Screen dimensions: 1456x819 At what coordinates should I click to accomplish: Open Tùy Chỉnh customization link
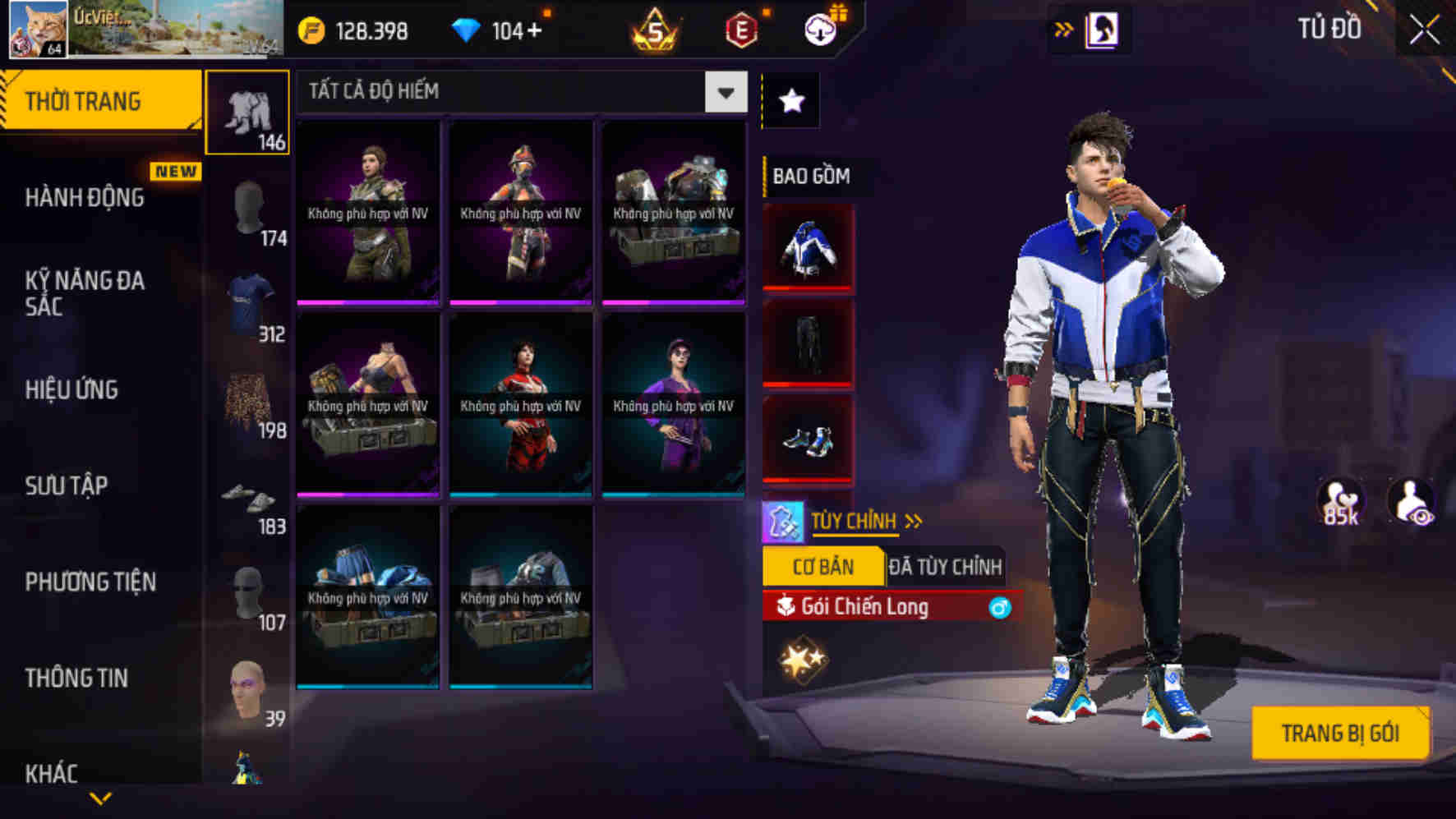click(x=856, y=520)
